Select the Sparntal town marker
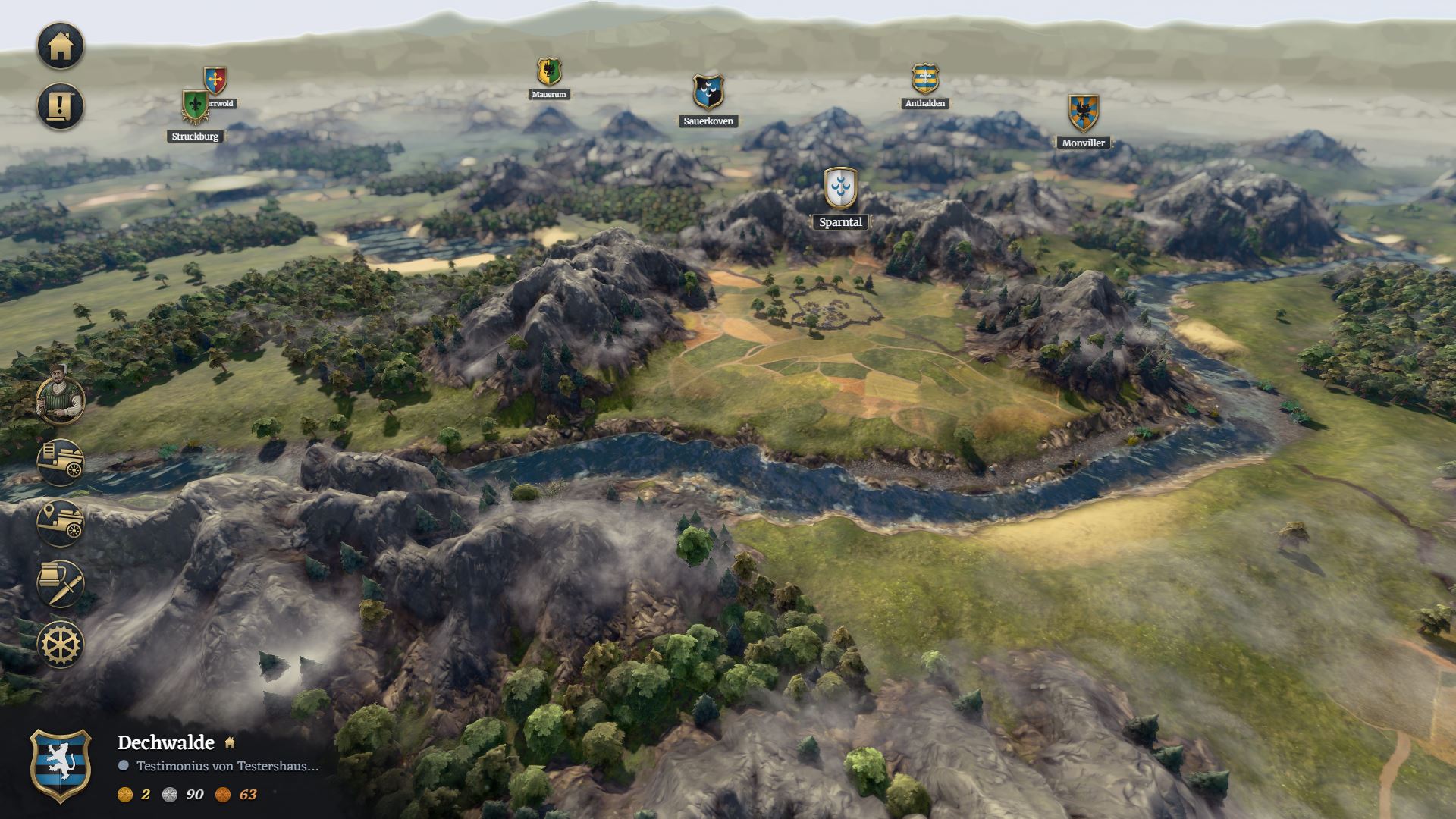Image resolution: width=1456 pixels, height=819 pixels. point(840,188)
